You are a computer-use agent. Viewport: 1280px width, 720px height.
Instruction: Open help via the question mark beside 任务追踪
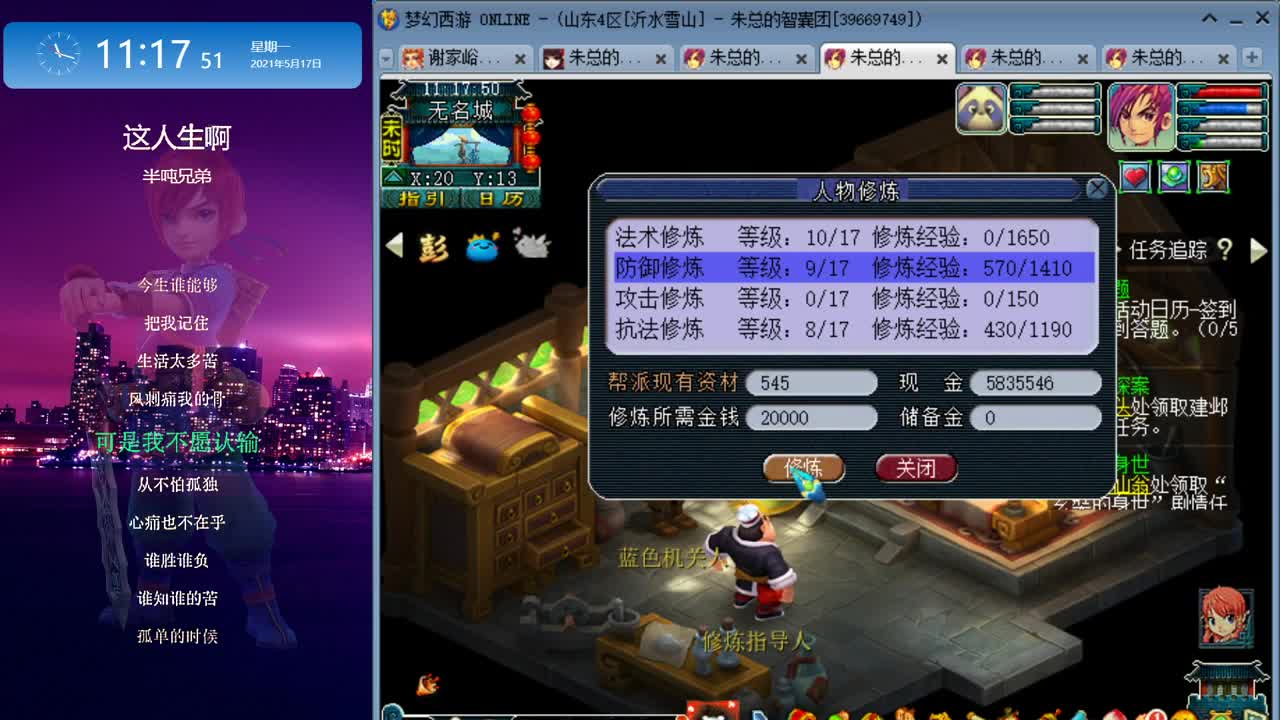1227,251
